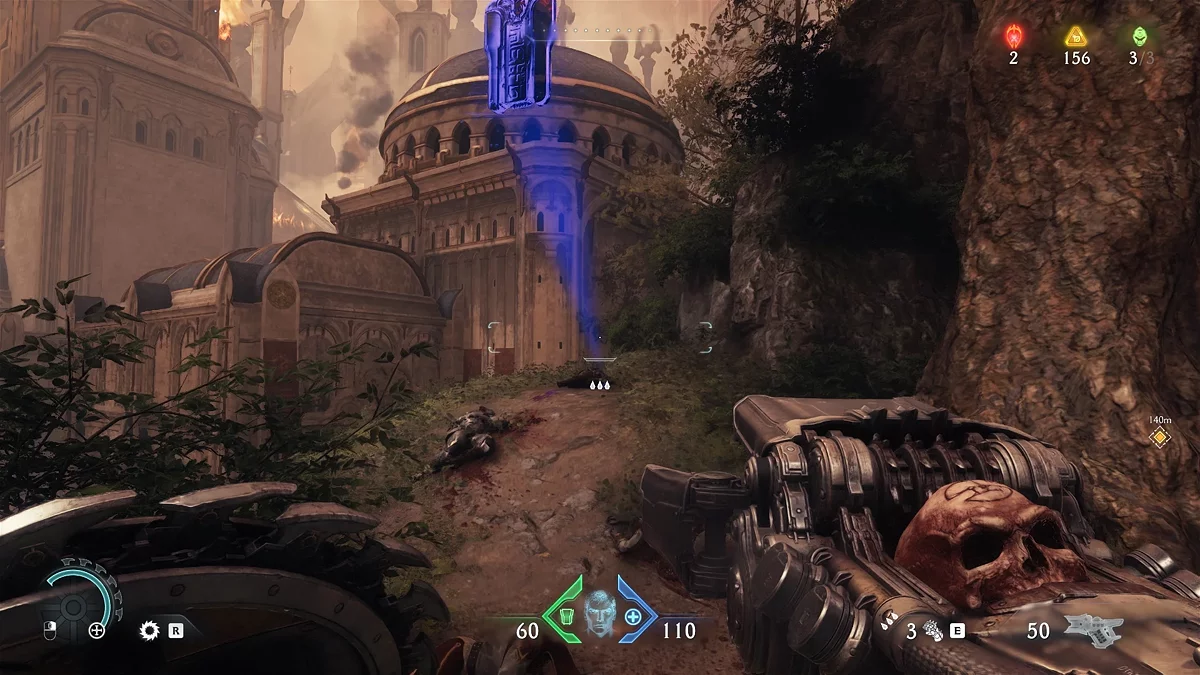The width and height of the screenshot is (1200, 675).
Task: Select the yellow triangular gold icon
Action: [1076, 38]
